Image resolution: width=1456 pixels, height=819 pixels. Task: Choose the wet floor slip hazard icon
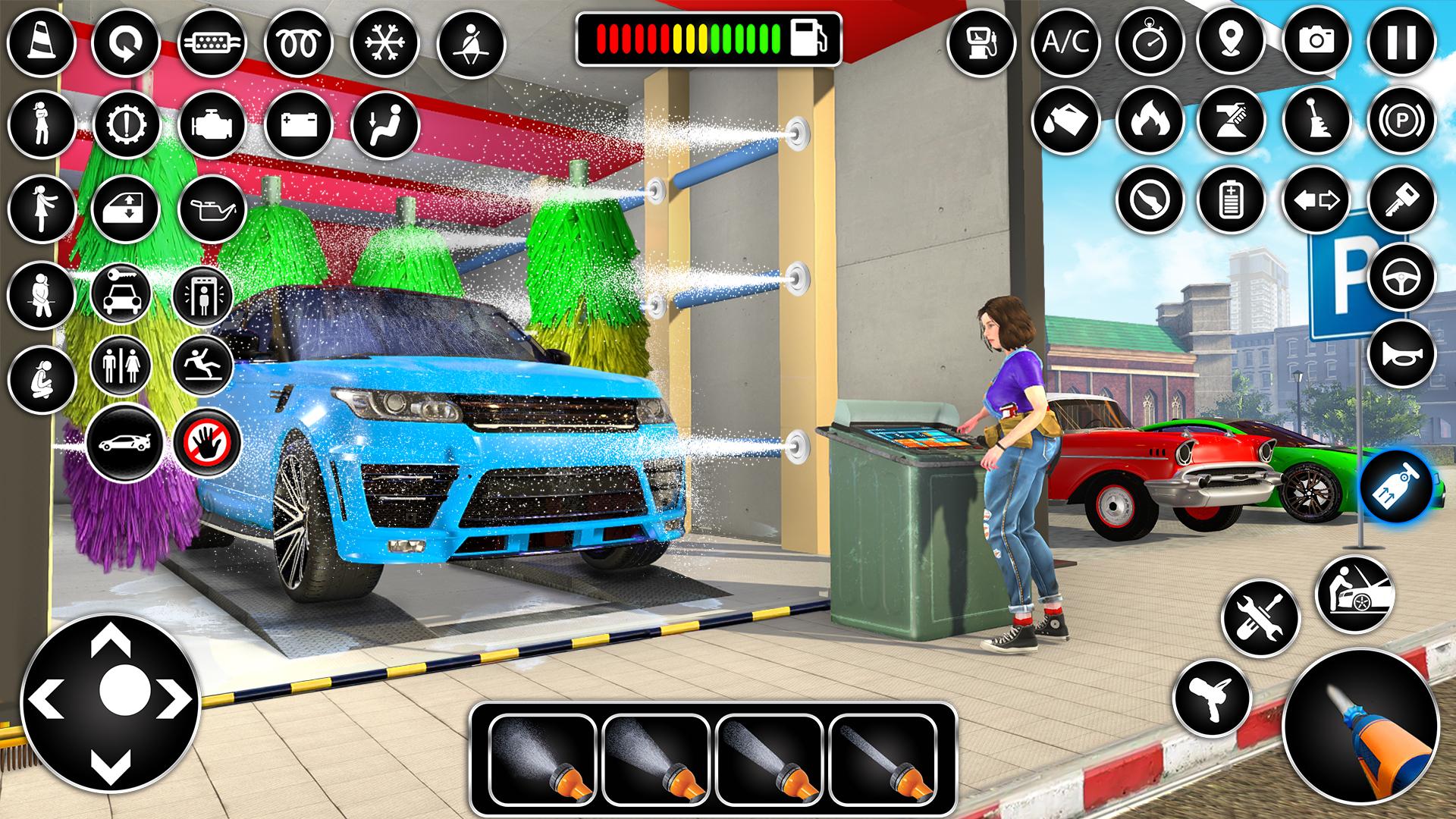click(x=207, y=365)
